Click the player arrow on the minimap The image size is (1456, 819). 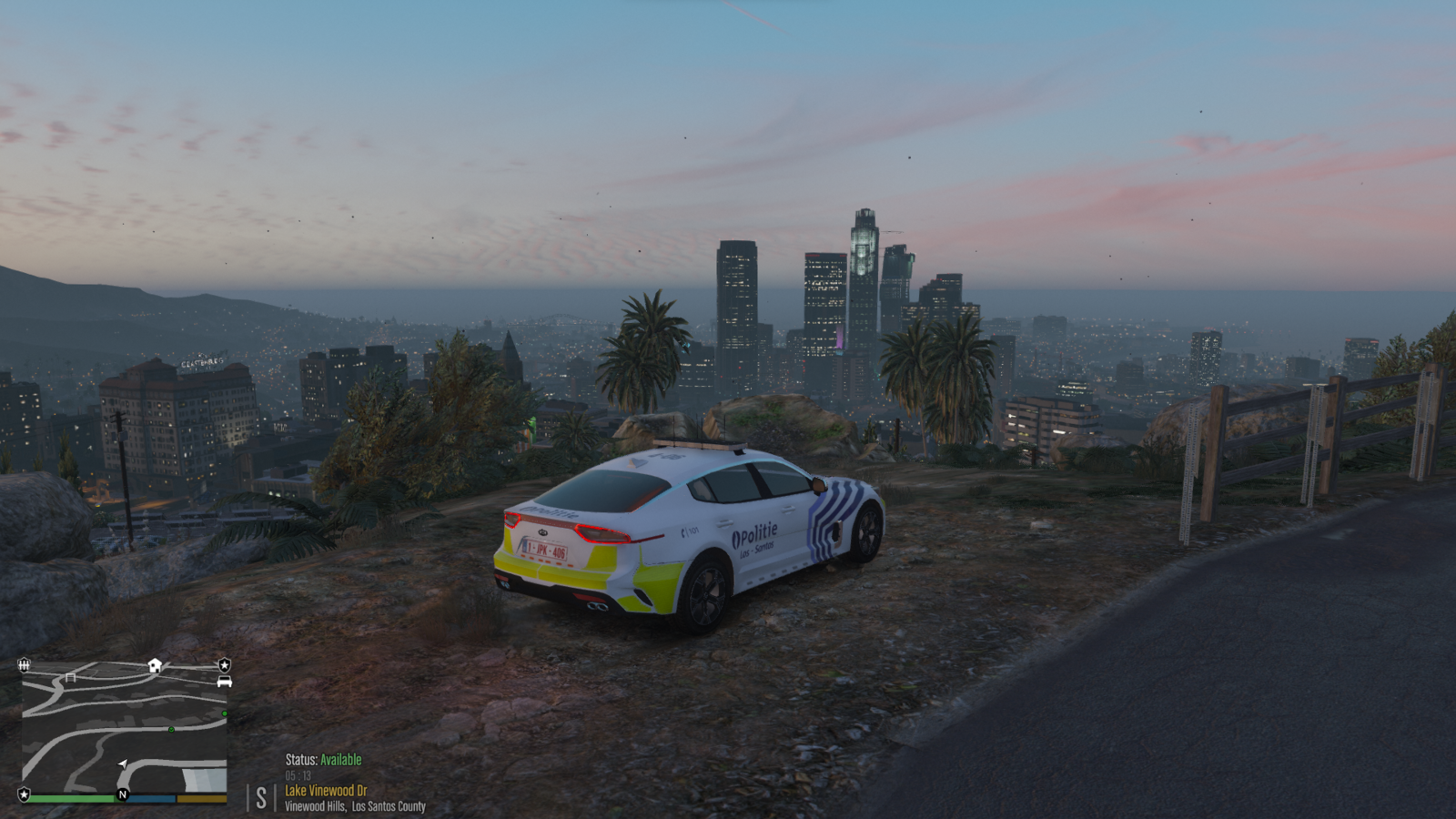(x=123, y=763)
